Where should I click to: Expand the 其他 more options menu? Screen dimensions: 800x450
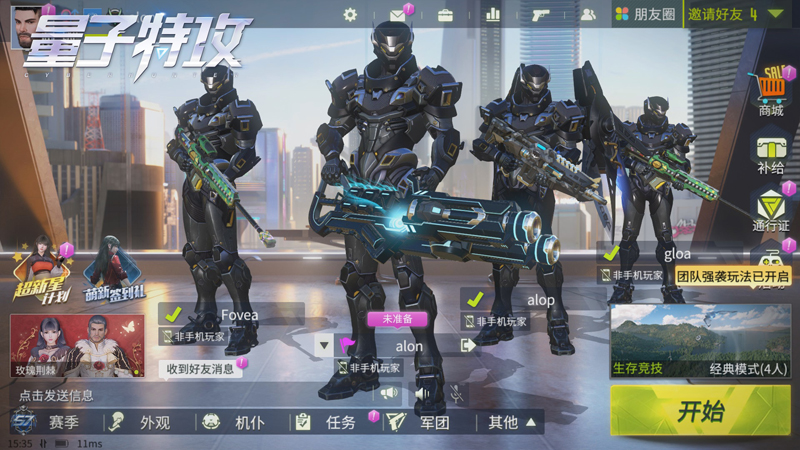point(512,422)
